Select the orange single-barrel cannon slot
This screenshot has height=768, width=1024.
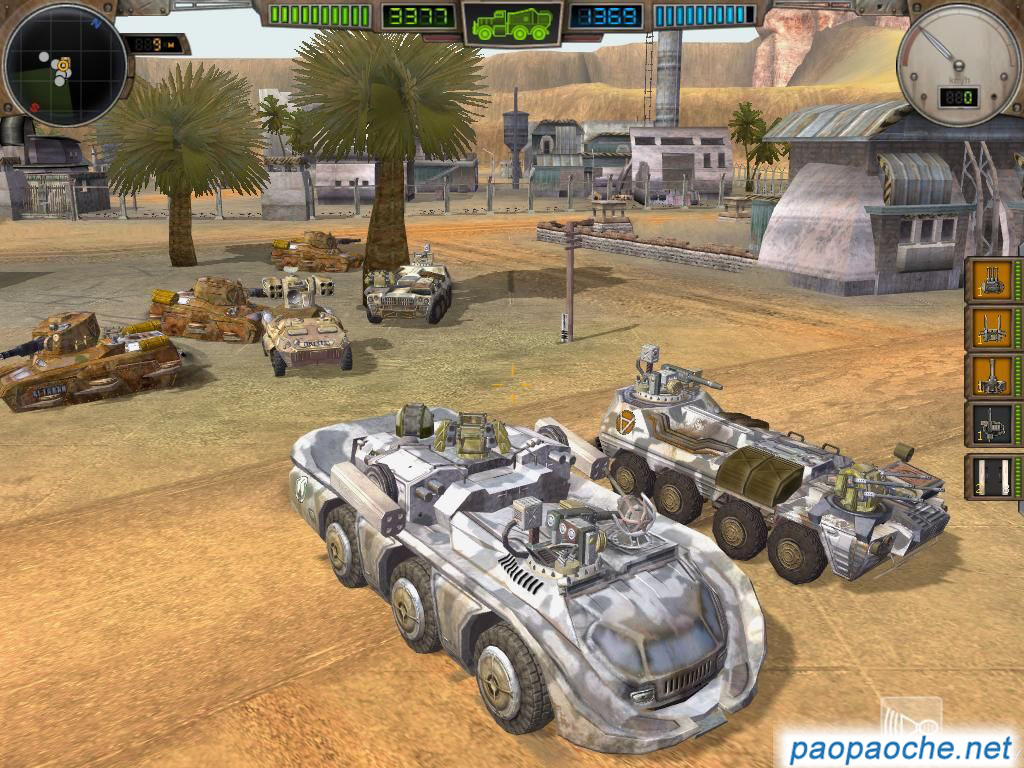click(991, 376)
